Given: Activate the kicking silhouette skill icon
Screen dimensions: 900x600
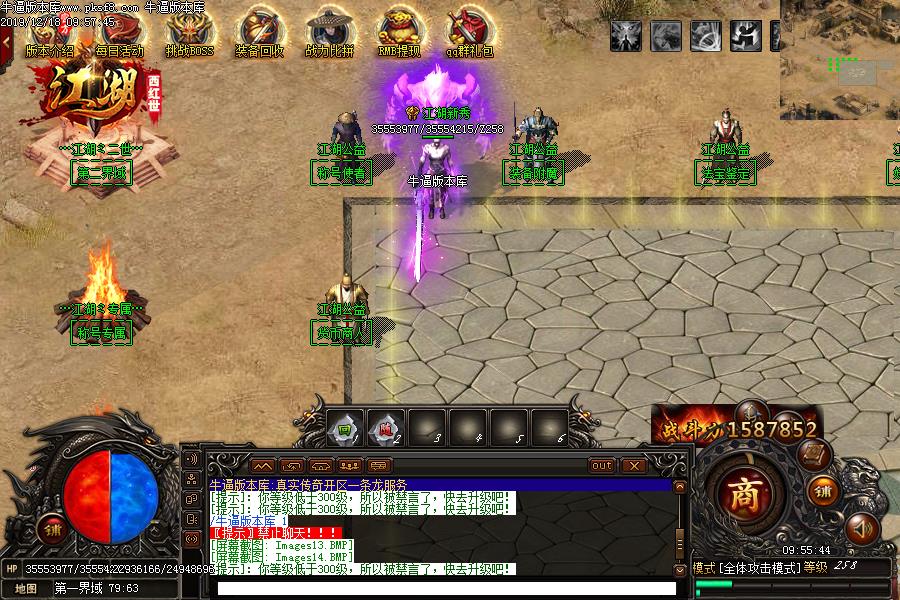Looking at the screenshot, I should click(x=745, y=36).
